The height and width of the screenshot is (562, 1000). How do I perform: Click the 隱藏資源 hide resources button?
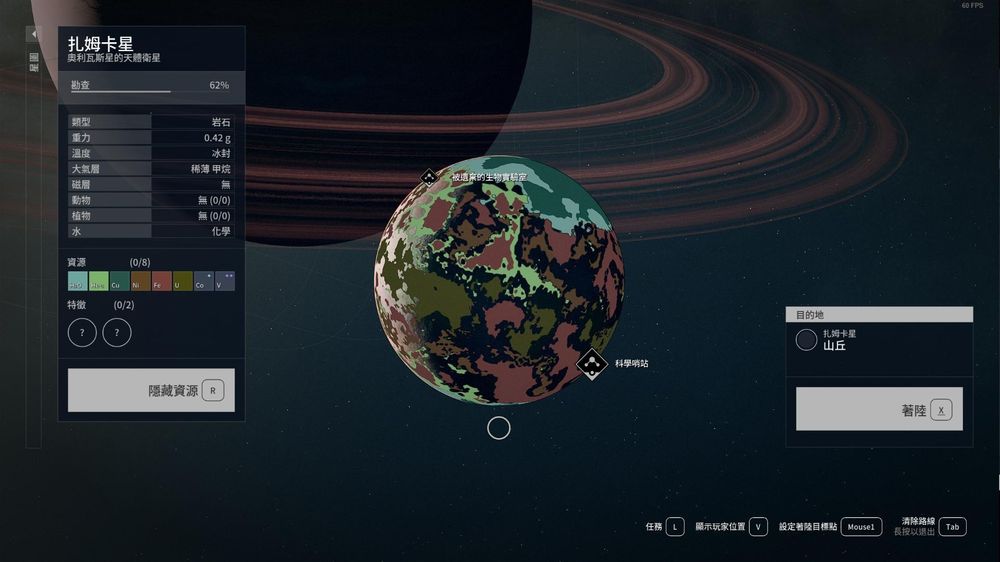pyautogui.click(x=151, y=390)
